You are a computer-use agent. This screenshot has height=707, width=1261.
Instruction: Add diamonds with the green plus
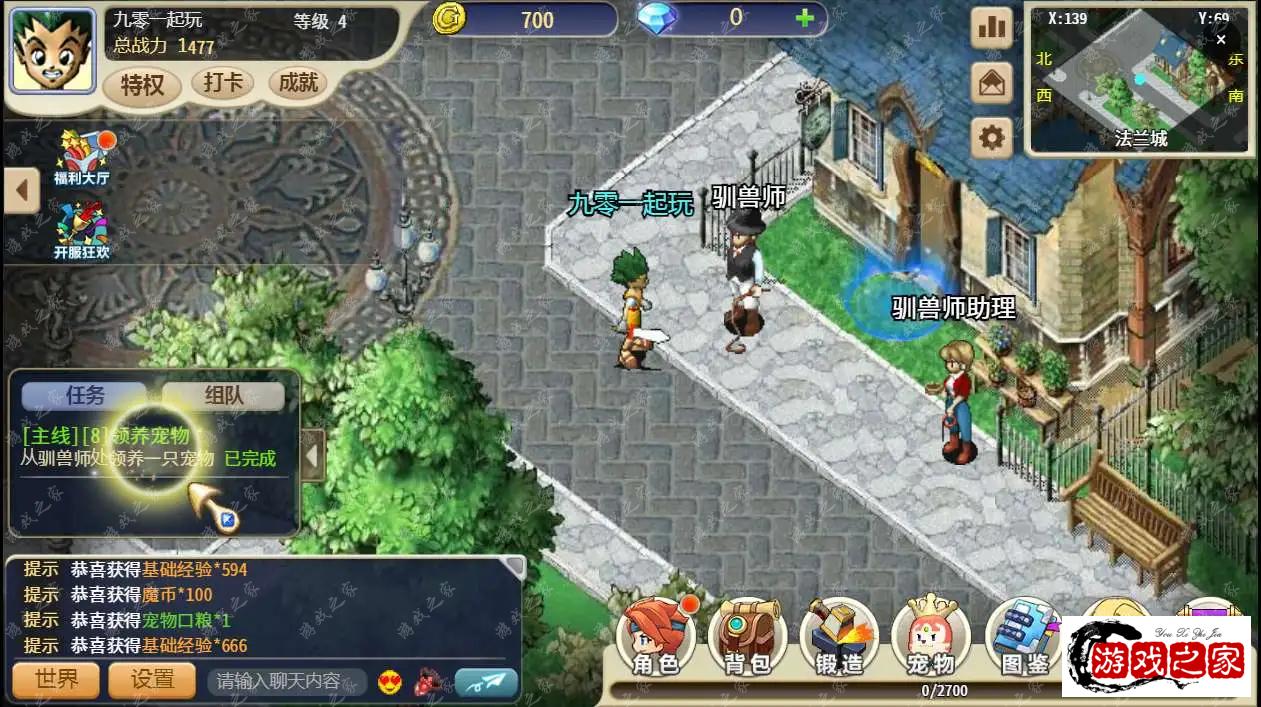point(804,18)
